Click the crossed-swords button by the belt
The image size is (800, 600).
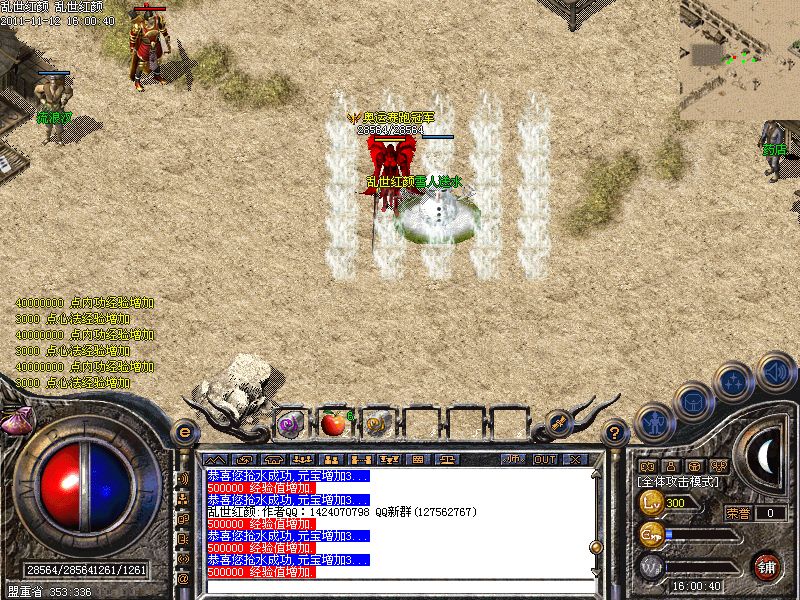point(559,423)
